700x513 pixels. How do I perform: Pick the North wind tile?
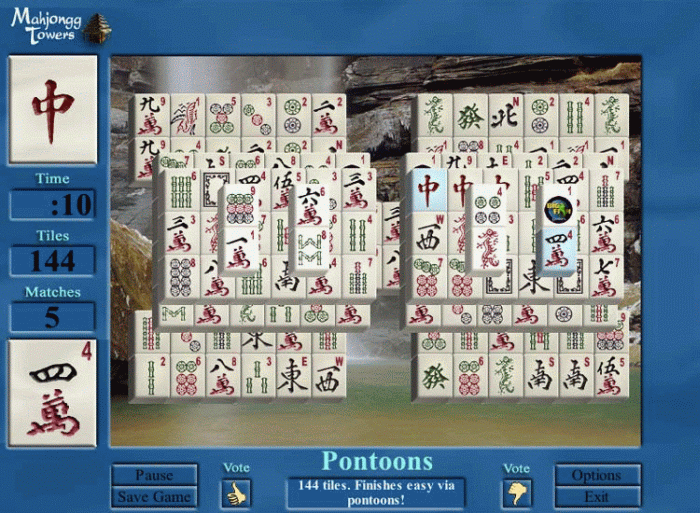(506, 115)
